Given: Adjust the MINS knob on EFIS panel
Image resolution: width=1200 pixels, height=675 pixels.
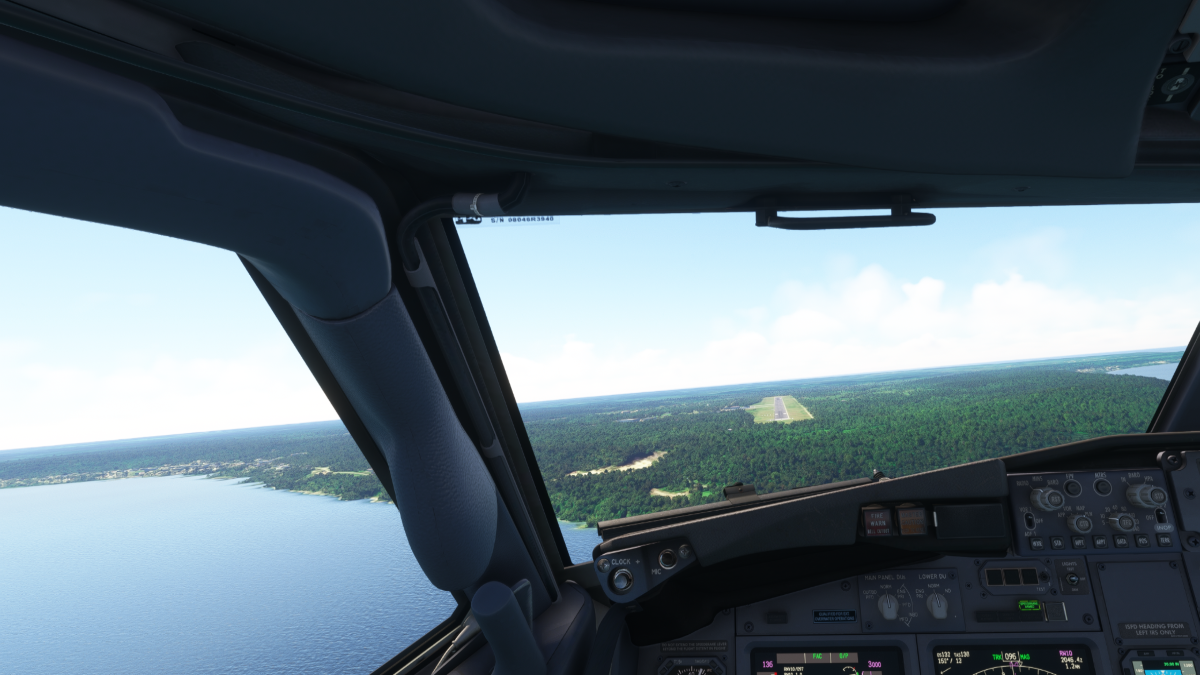Looking at the screenshot, I should coord(1045,497).
